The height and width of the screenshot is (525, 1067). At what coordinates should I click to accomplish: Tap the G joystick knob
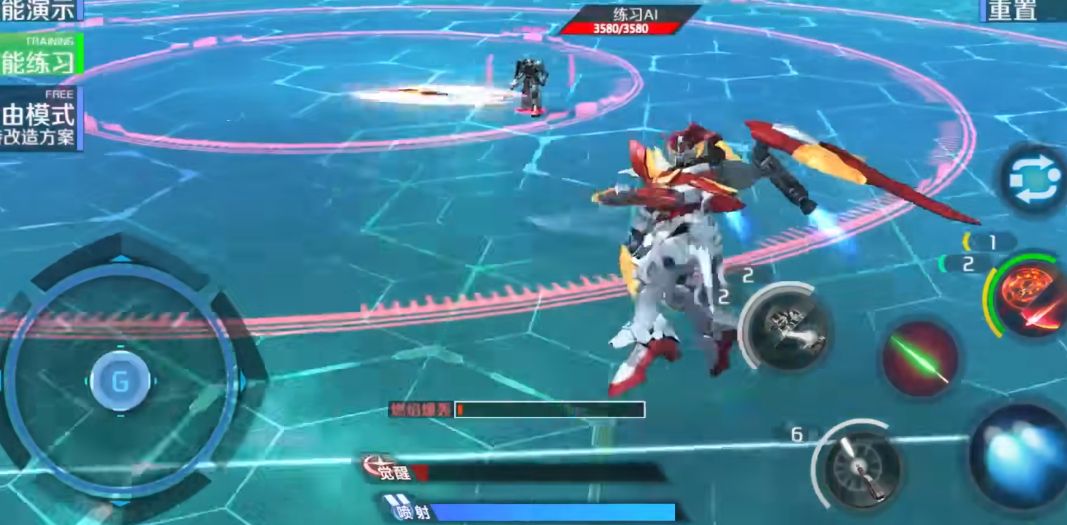point(120,380)
